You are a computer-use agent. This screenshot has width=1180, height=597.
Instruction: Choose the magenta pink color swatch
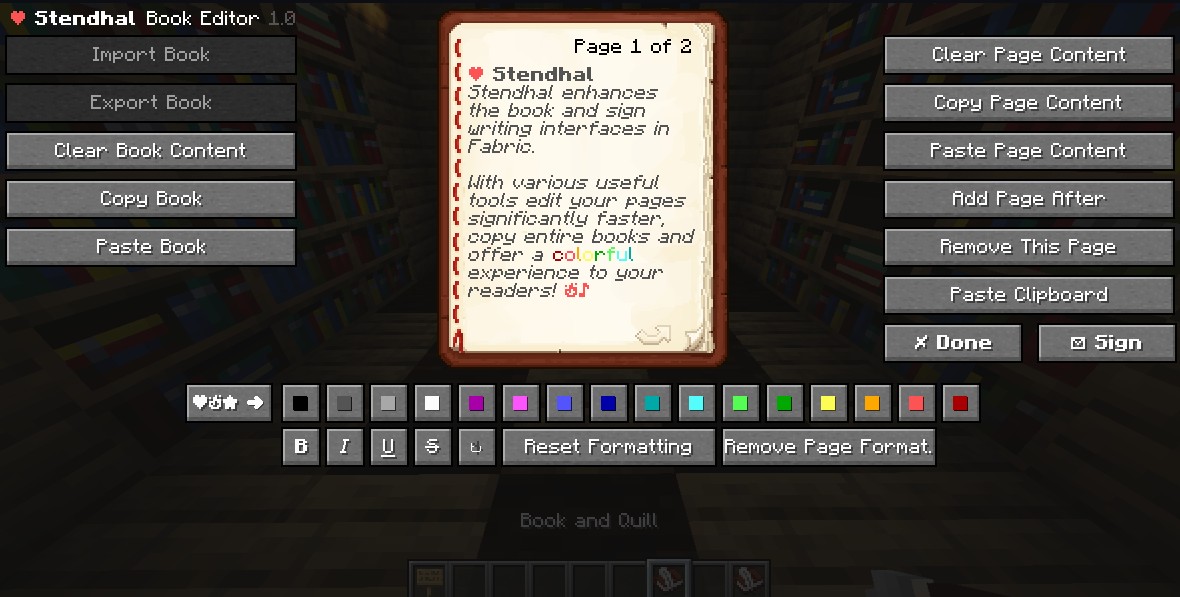[x=520, y=404]
